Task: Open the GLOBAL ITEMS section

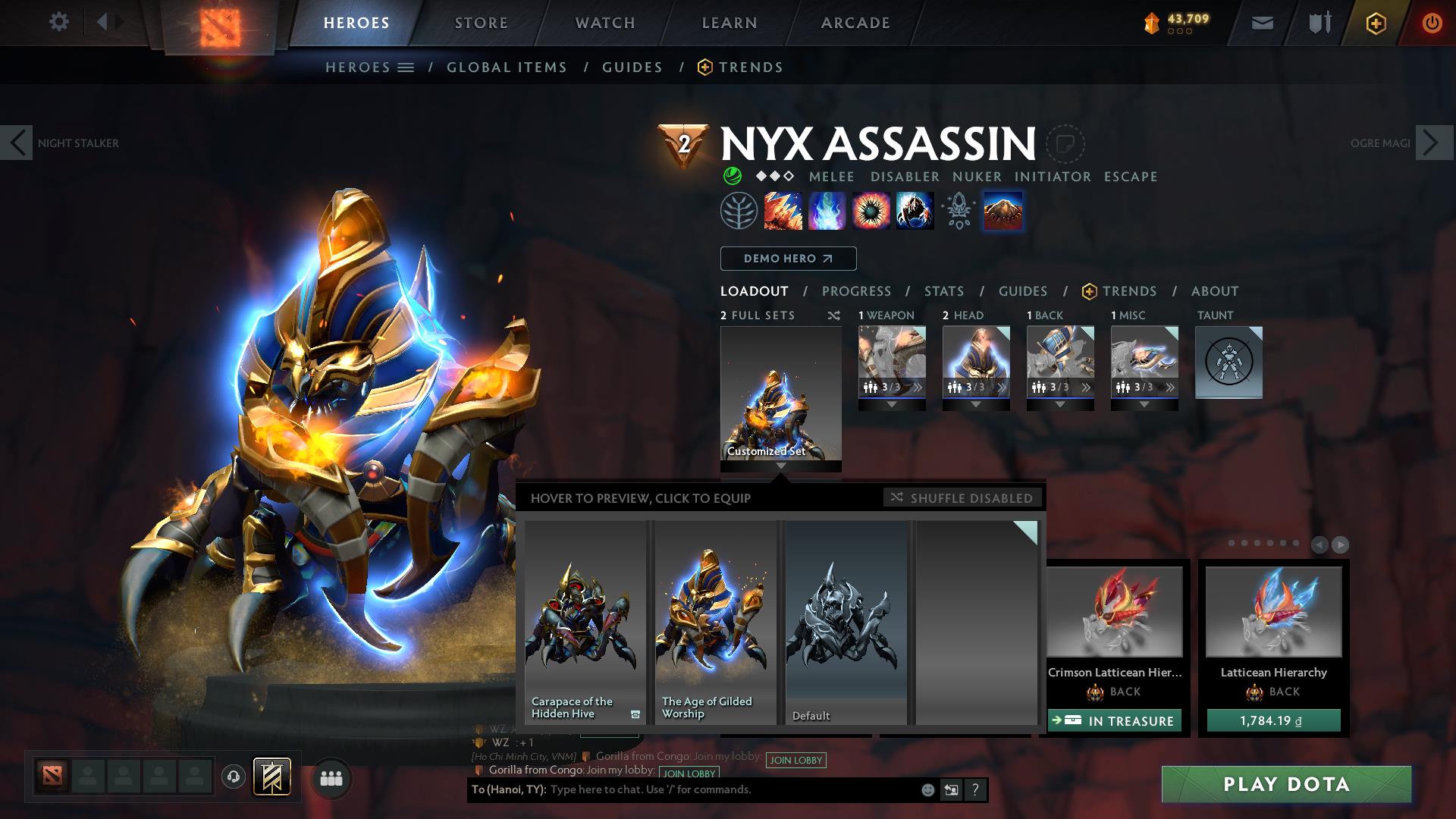Action: pos(507,67)
